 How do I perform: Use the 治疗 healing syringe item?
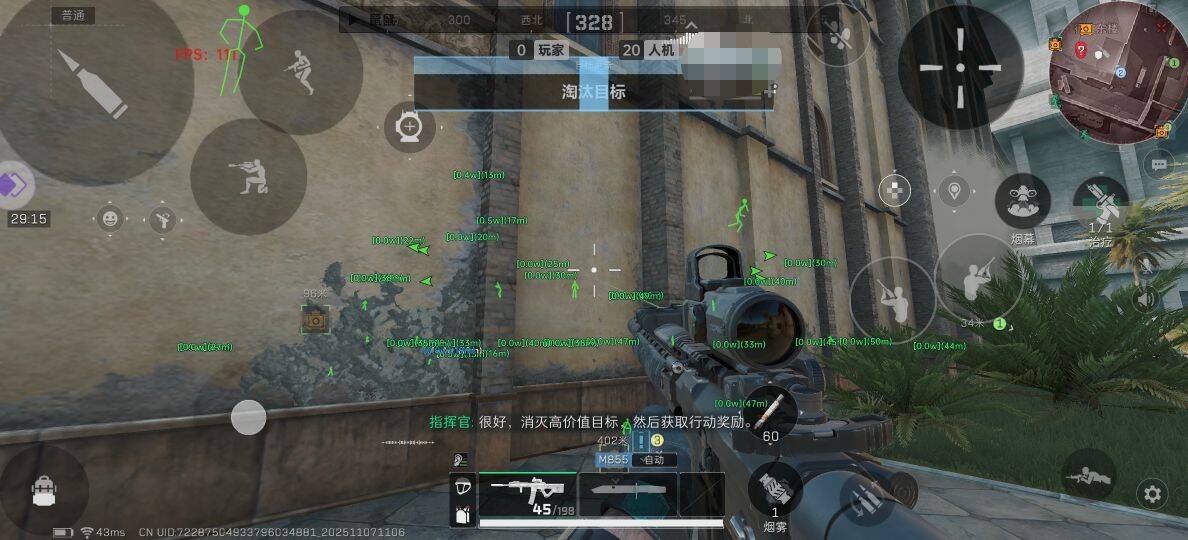coord(1100,202)
